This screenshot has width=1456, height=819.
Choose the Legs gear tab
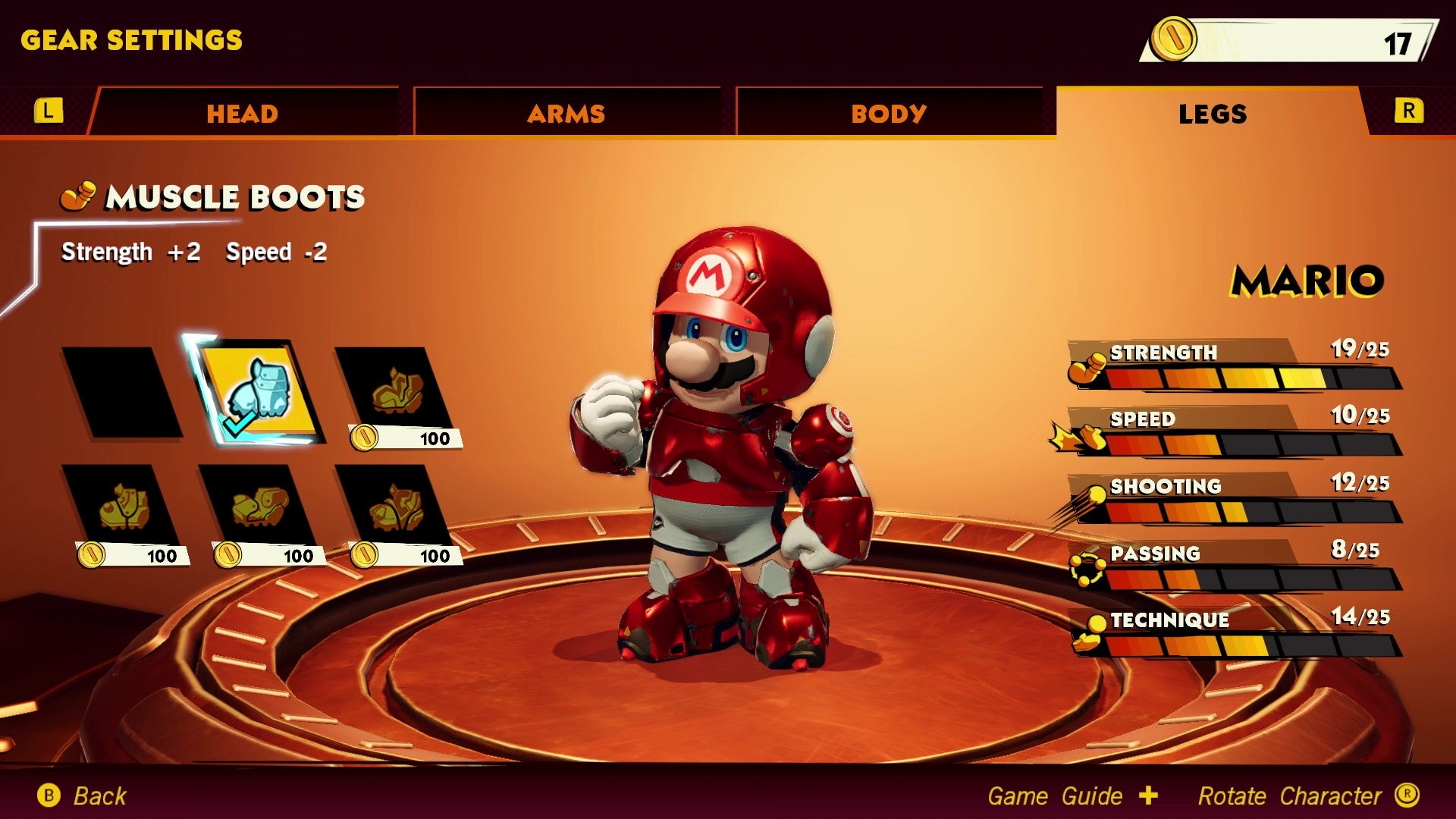tap(1212, 114)
